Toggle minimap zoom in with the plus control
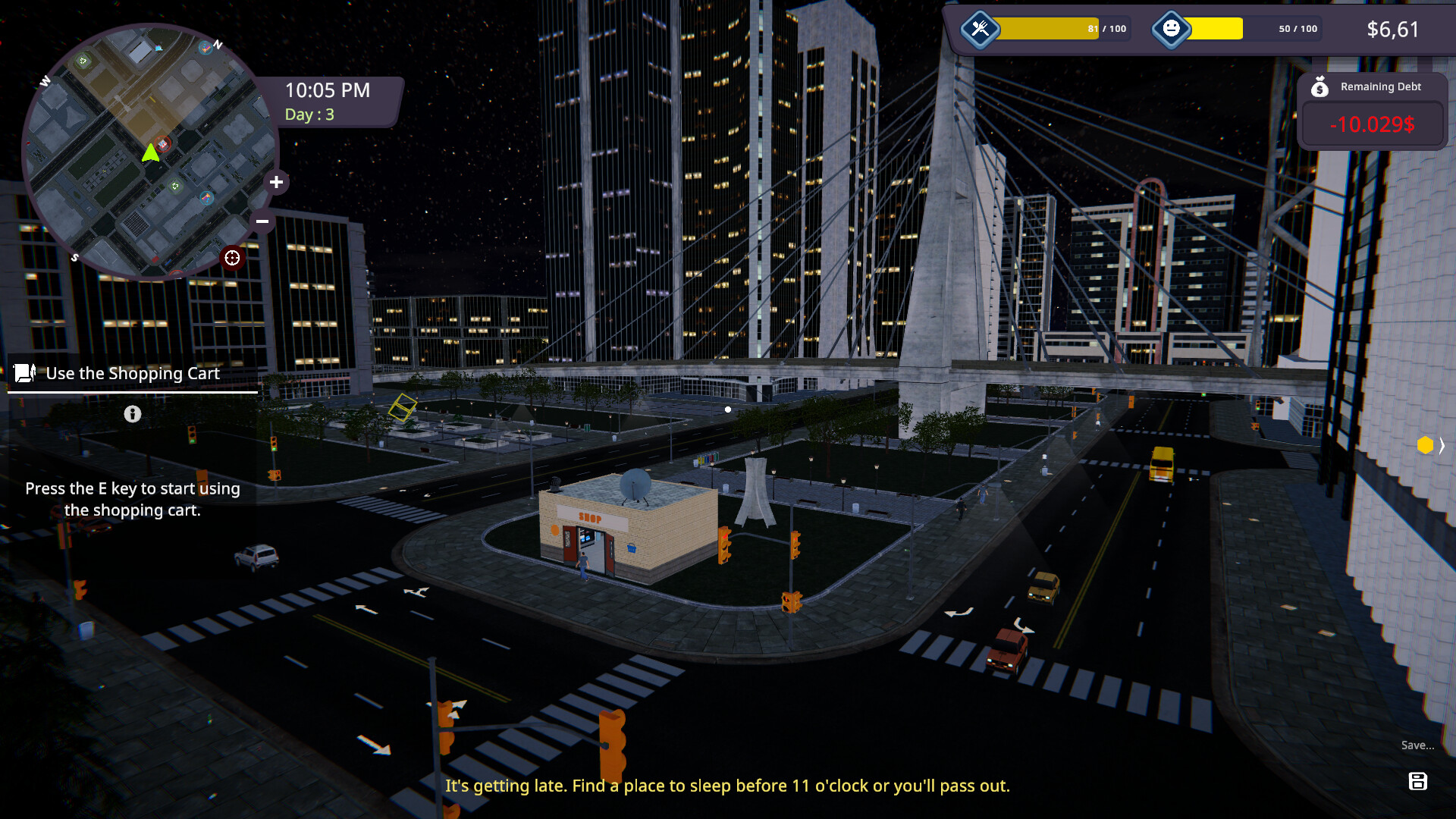This screenshot has height=819, width=1456. (276, 182)
